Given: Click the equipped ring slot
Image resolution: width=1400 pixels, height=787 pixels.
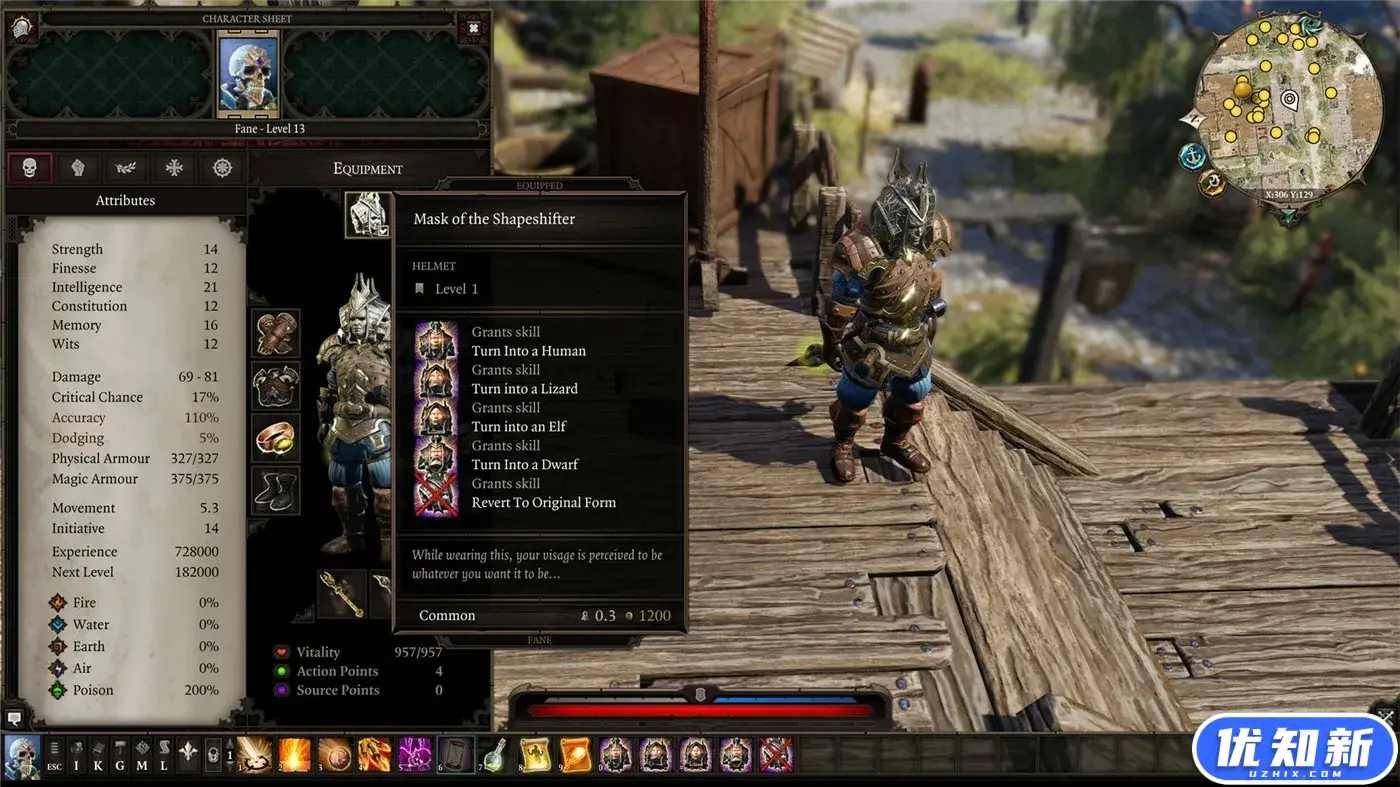Looking at the screenshot, I should click(275, 438).
